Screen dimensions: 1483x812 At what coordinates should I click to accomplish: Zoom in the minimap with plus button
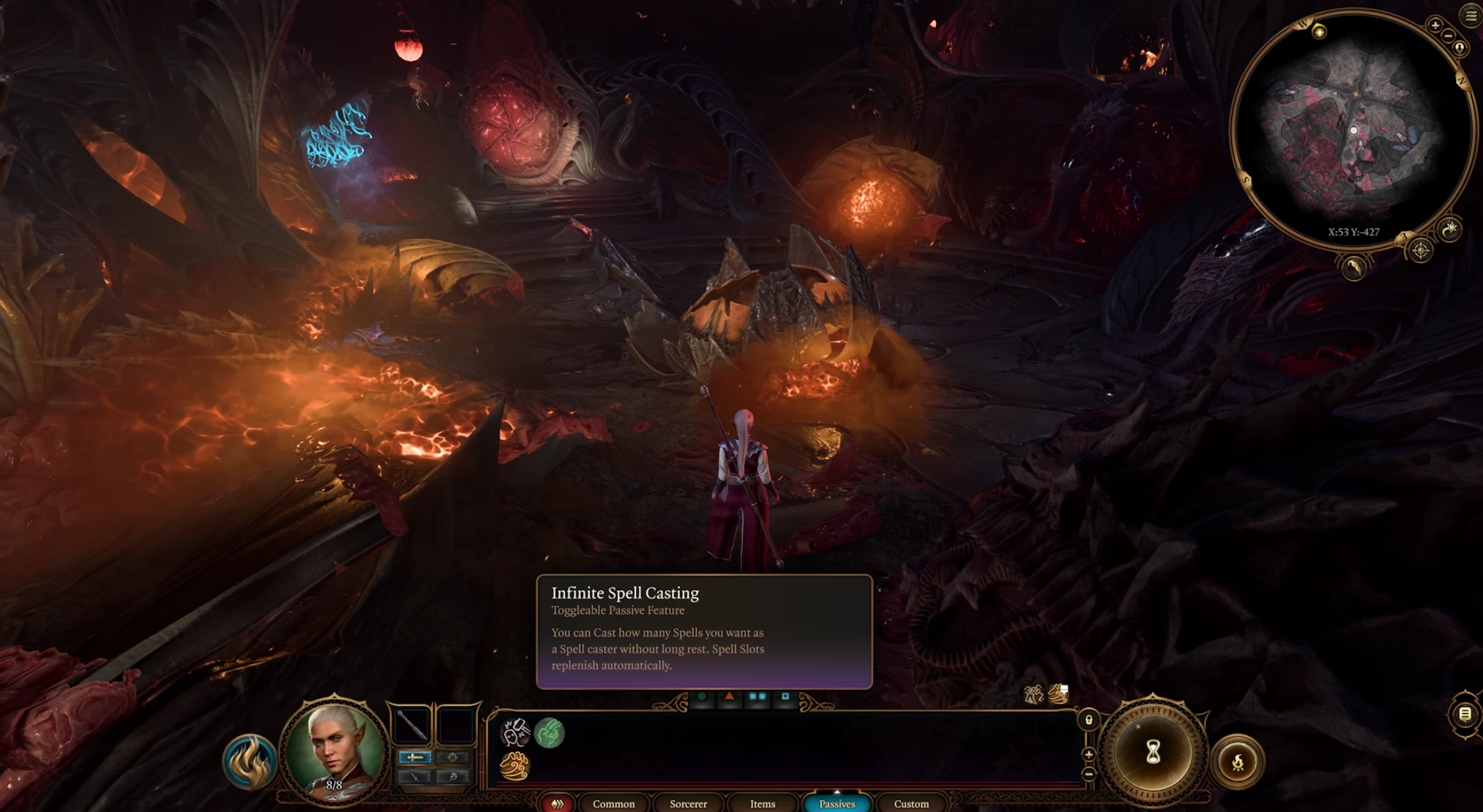[1435, 25]
